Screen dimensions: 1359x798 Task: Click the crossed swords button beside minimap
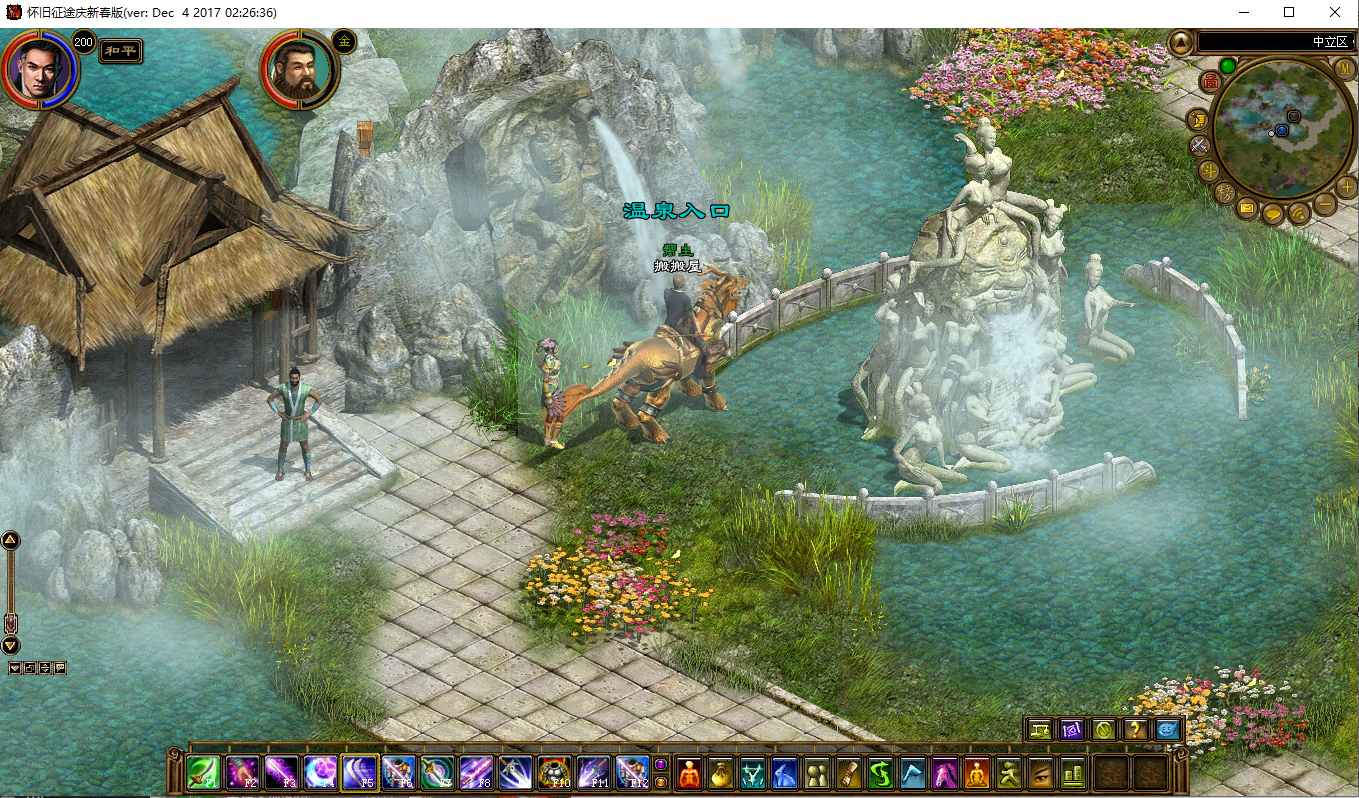point(1200,146)
